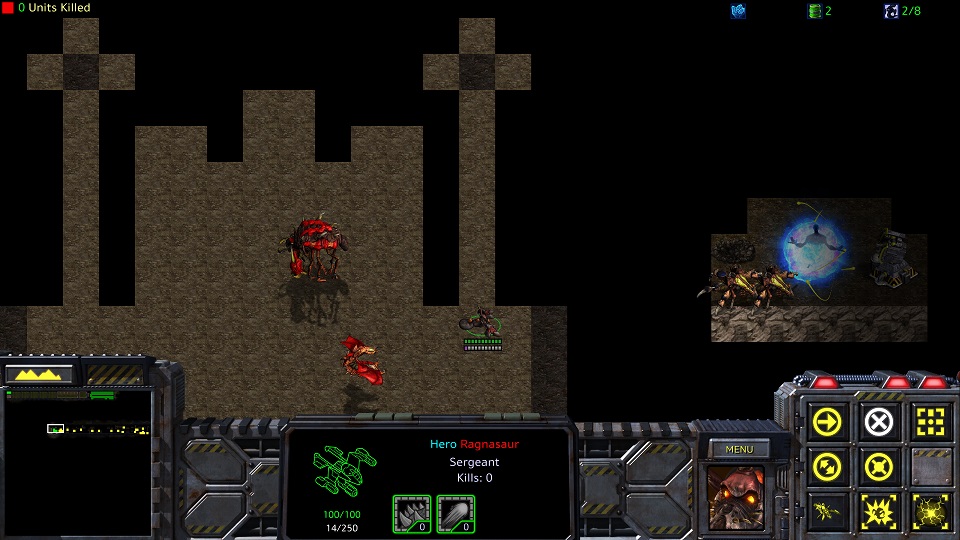960x540 pixels.
Task: Select the Attack command crosshair icon
Action: (928, 422)
